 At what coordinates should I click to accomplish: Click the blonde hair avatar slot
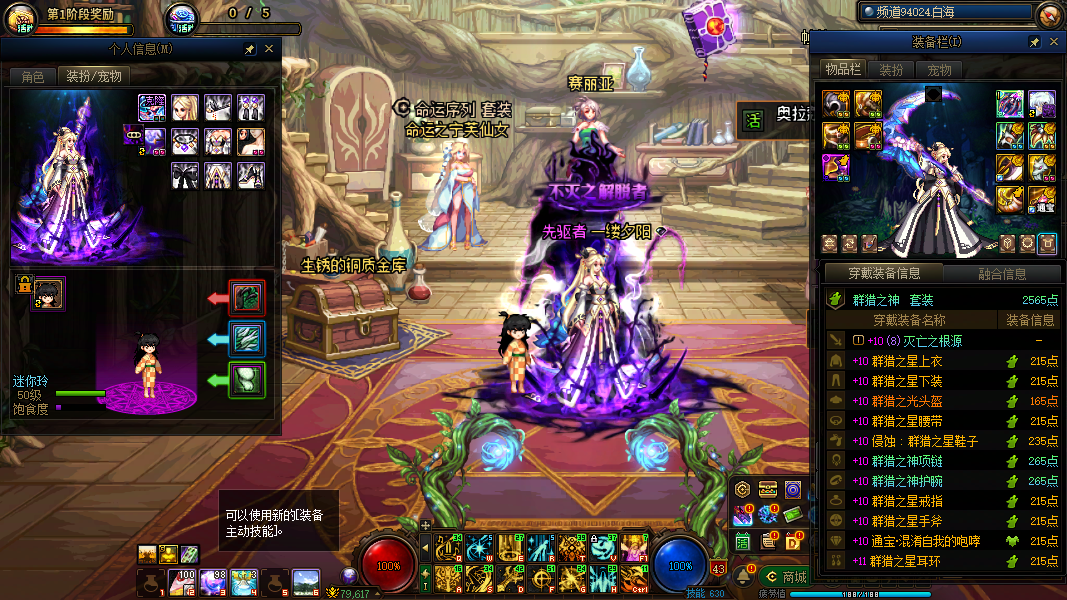pyautogui.click(x=185, y=108)
